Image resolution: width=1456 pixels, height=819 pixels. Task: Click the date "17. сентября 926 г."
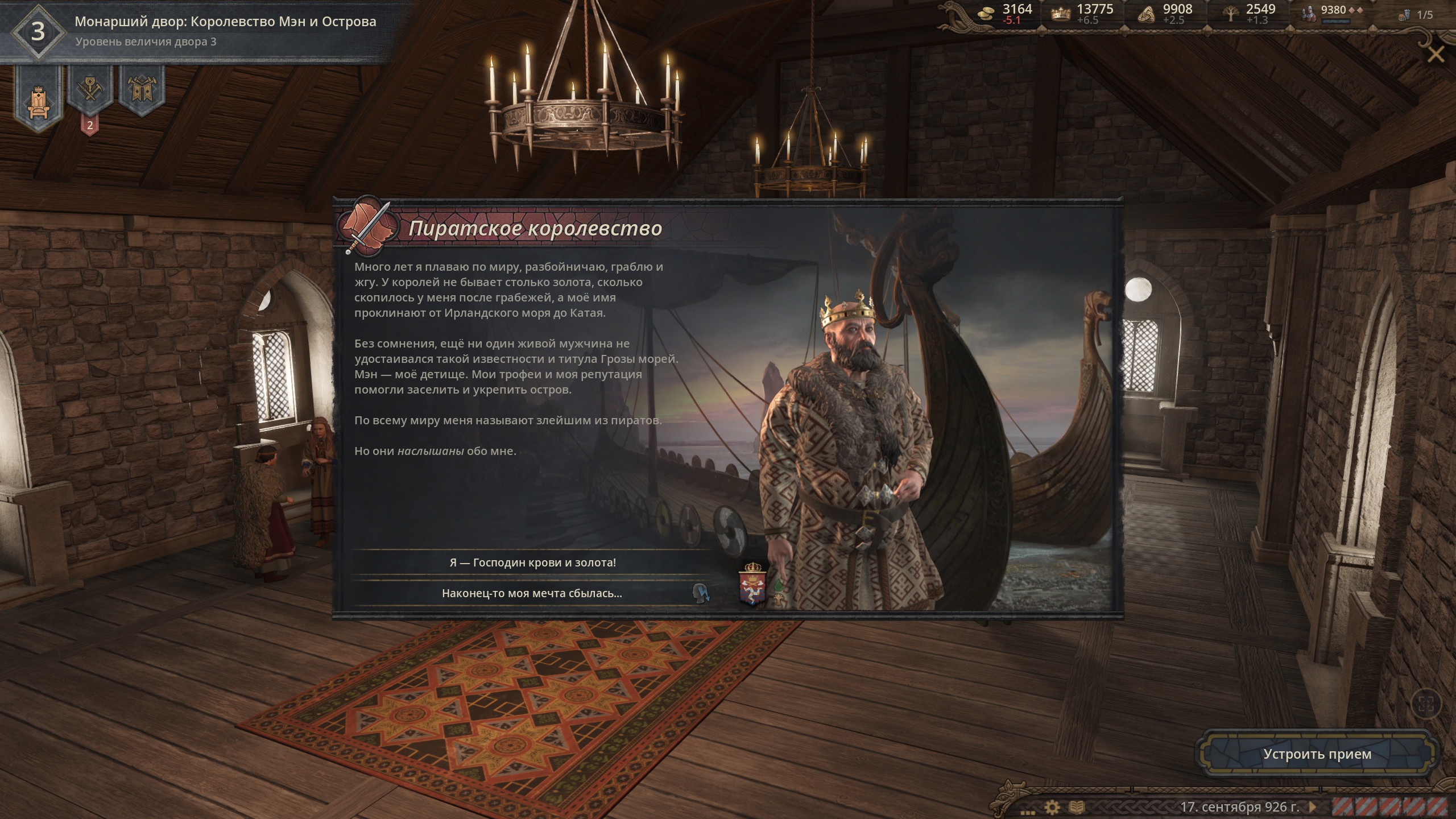point(1239,806)
